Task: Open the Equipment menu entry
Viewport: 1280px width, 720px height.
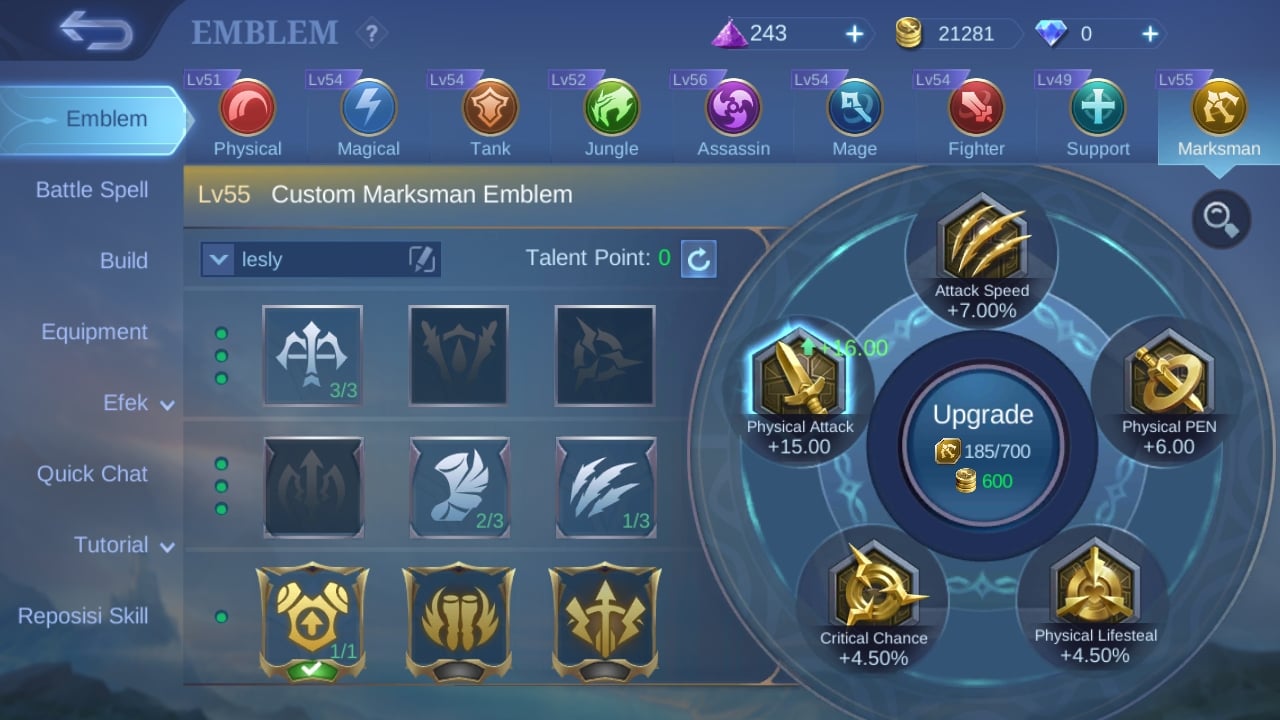Action: 94,332
